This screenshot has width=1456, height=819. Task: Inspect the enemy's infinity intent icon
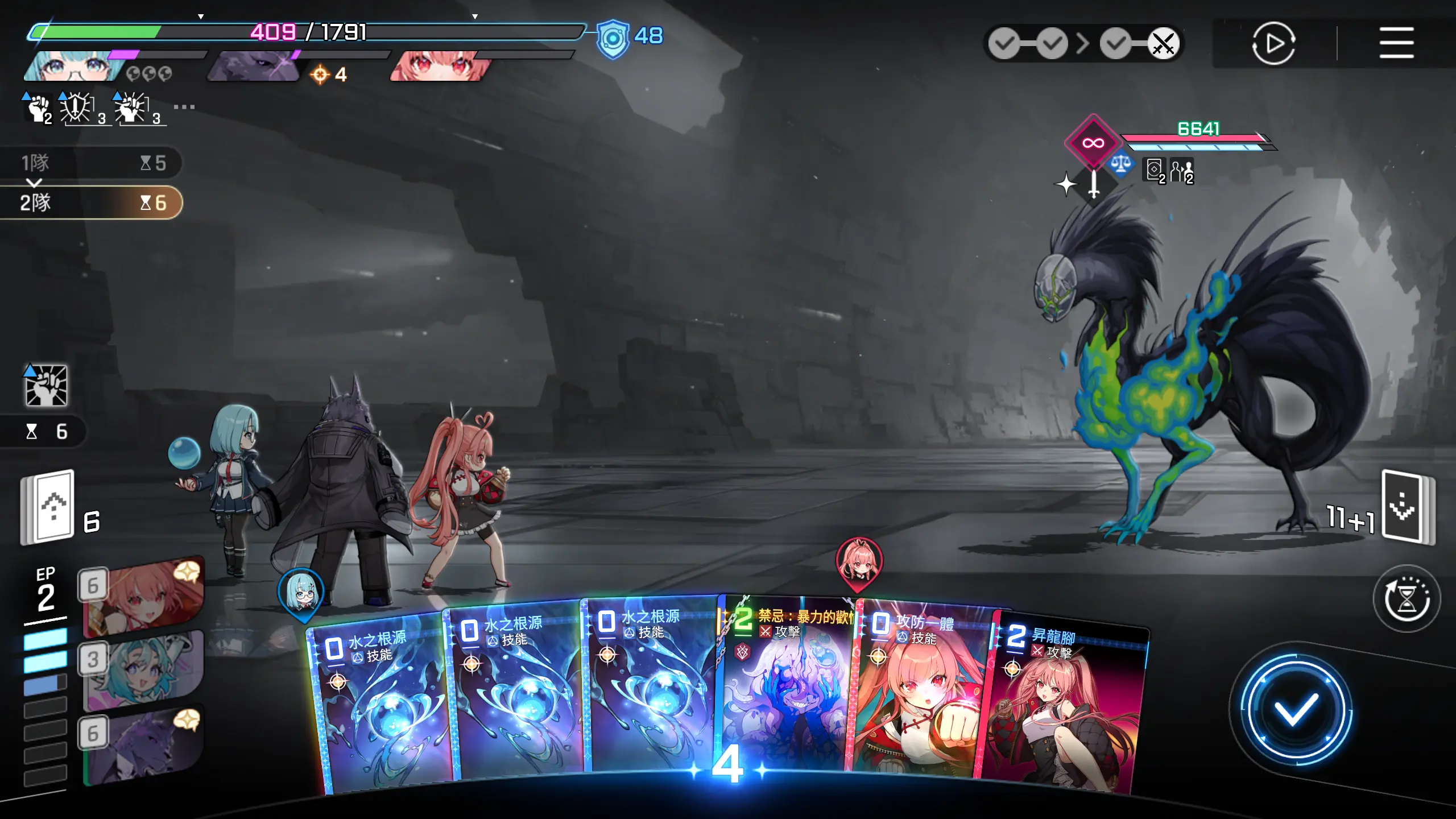coord(1093,142)
